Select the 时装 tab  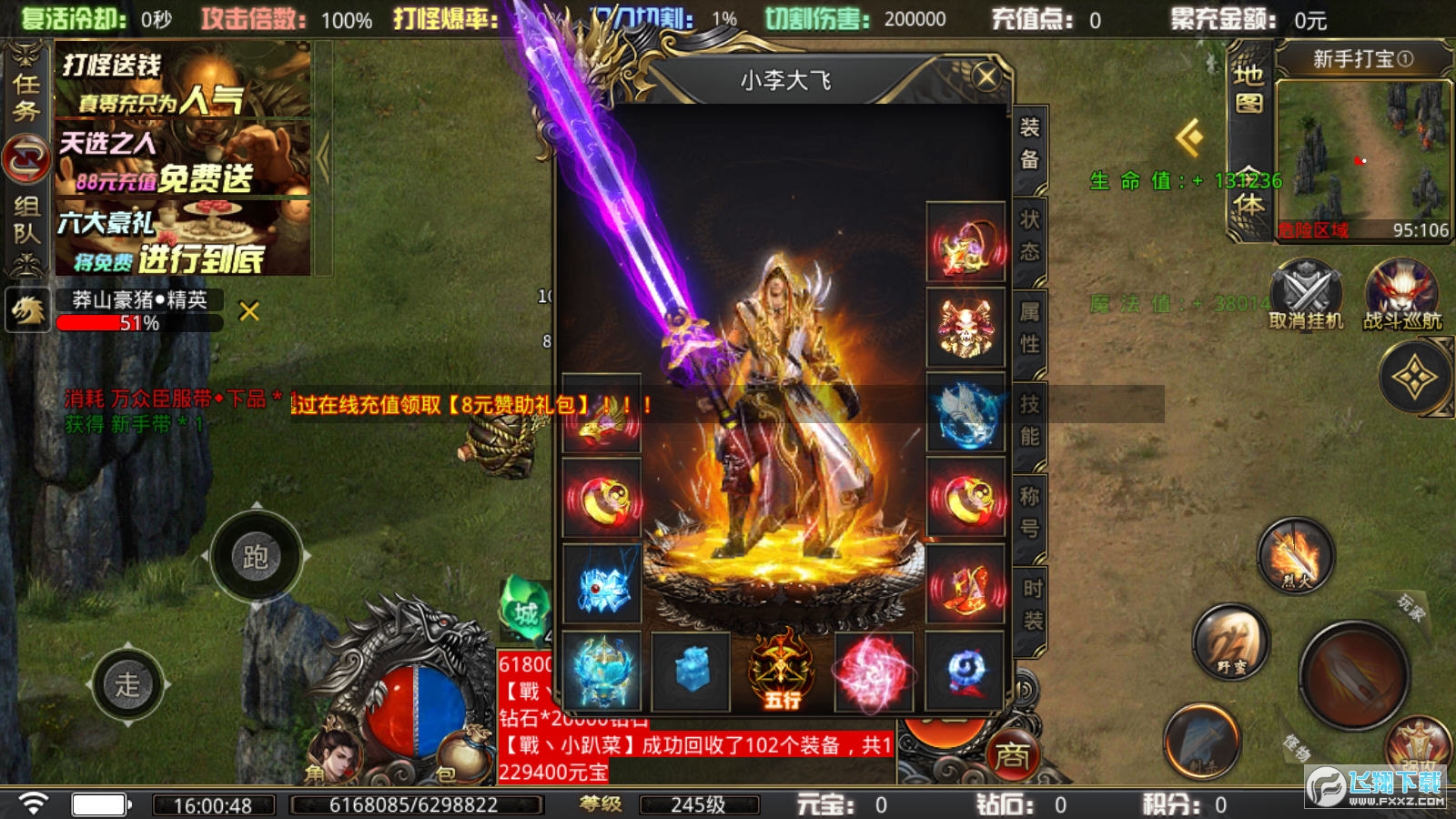(1032, 604)
